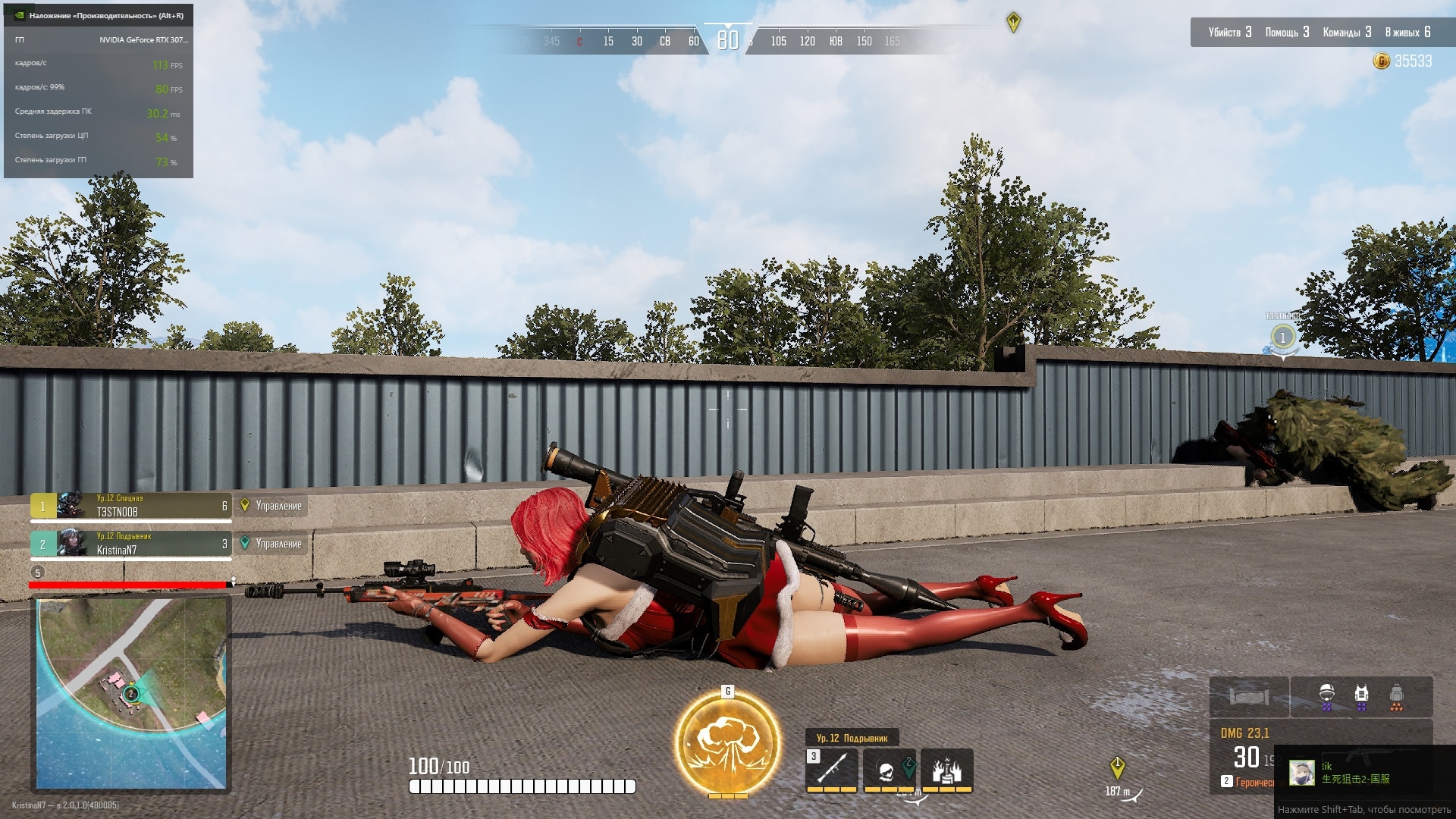Open the minimap

point(131,693)
